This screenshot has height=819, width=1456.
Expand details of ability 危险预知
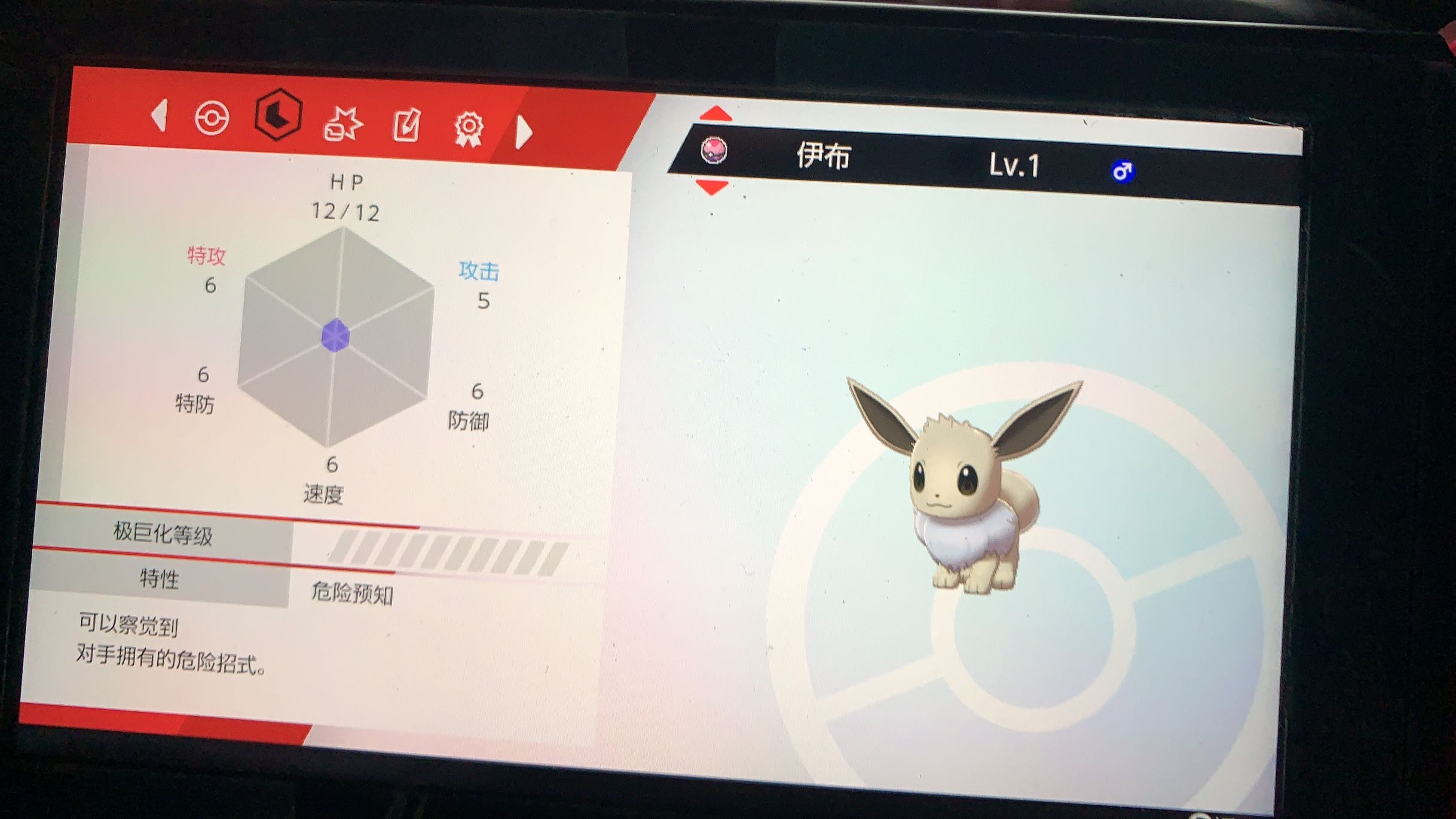point(354,592)
